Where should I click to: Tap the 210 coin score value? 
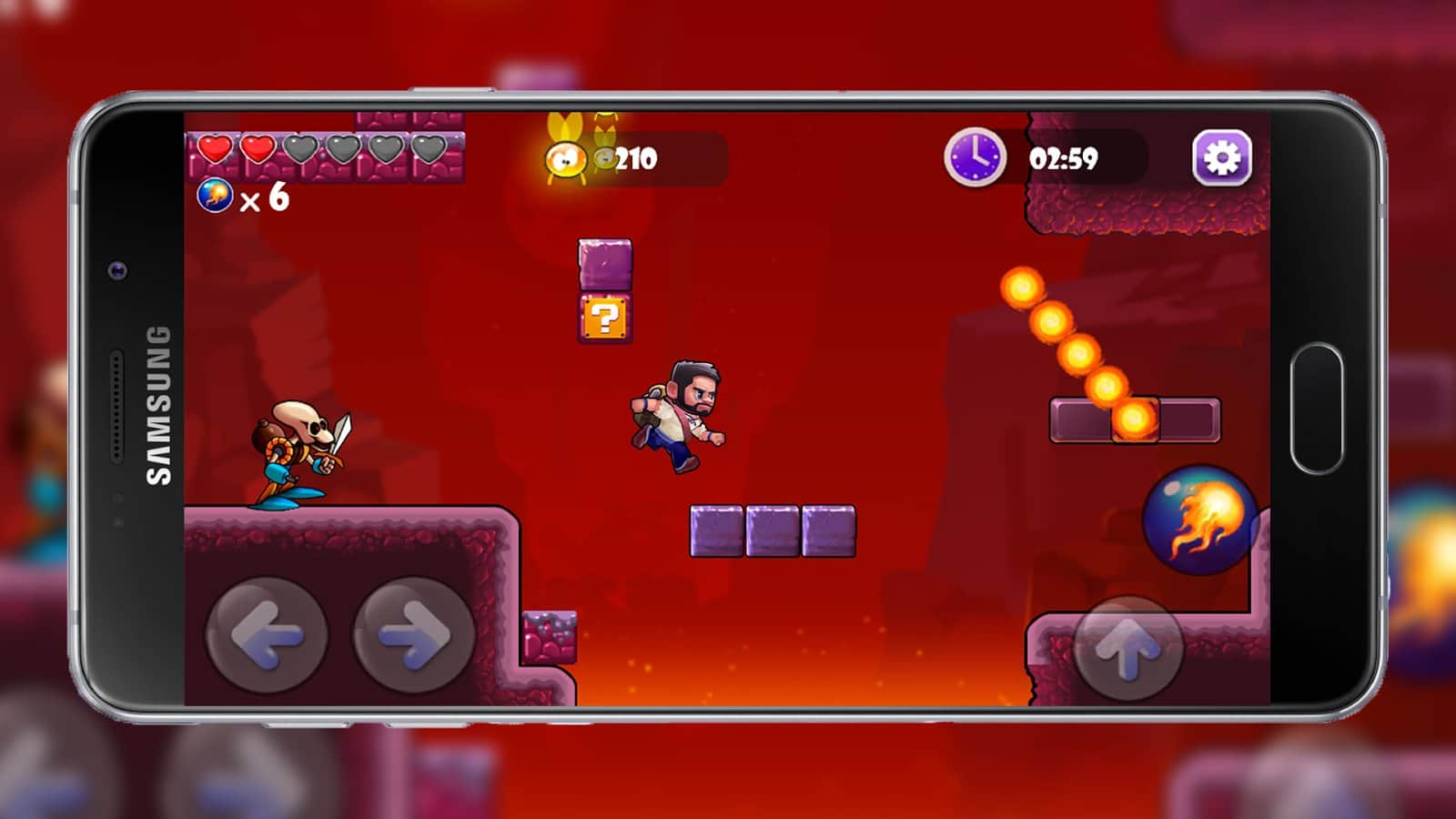(634, 157)
